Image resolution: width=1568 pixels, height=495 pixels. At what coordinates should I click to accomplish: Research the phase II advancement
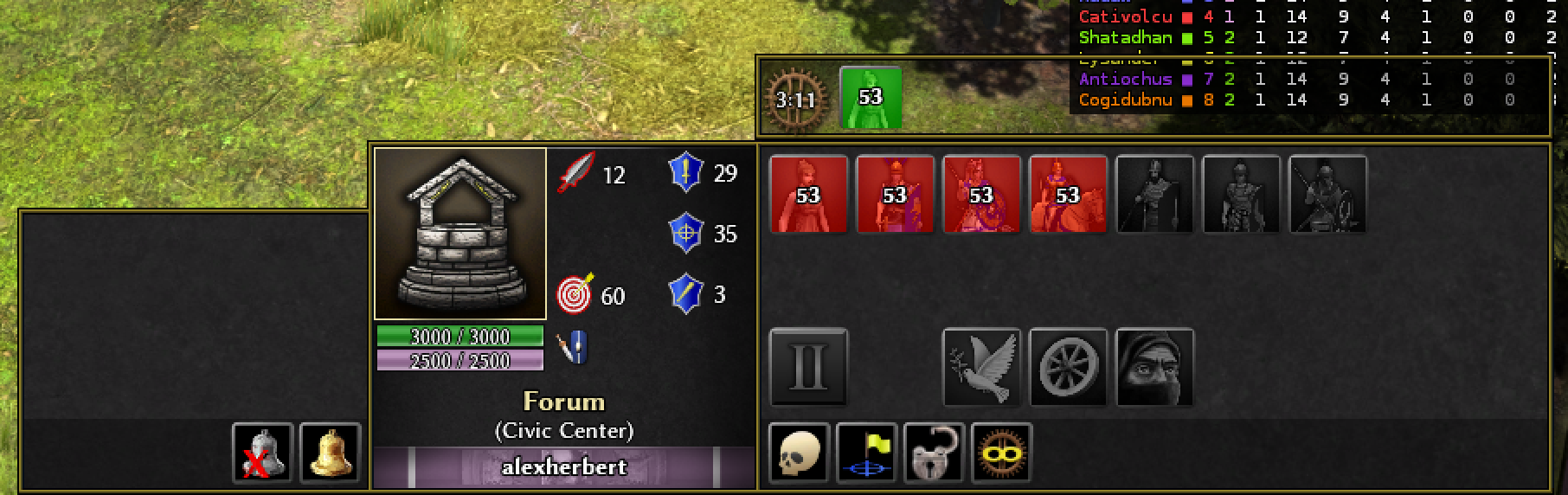(x=808, y=367)
